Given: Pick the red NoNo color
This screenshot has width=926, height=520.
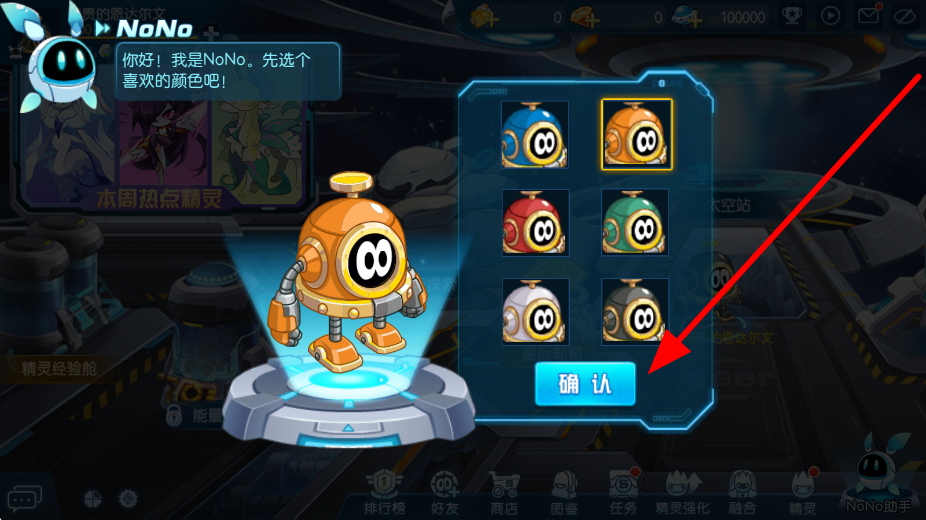Looking at the screenshot, I should point(535,222).
